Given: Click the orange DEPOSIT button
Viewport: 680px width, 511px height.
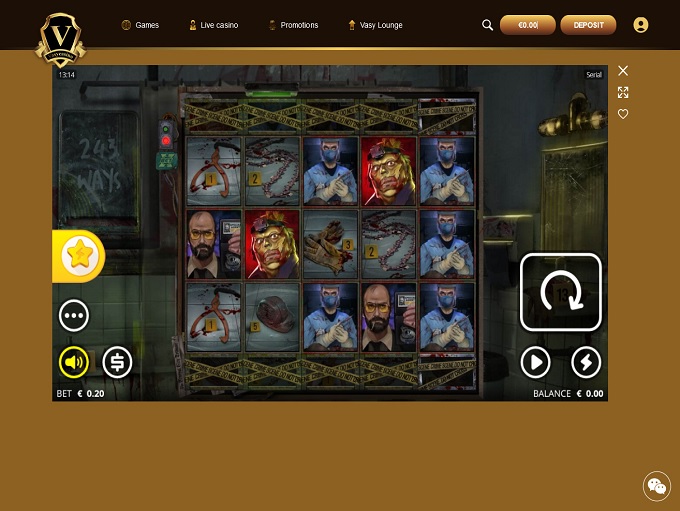Looking at the screenshot, I should 588,25.
